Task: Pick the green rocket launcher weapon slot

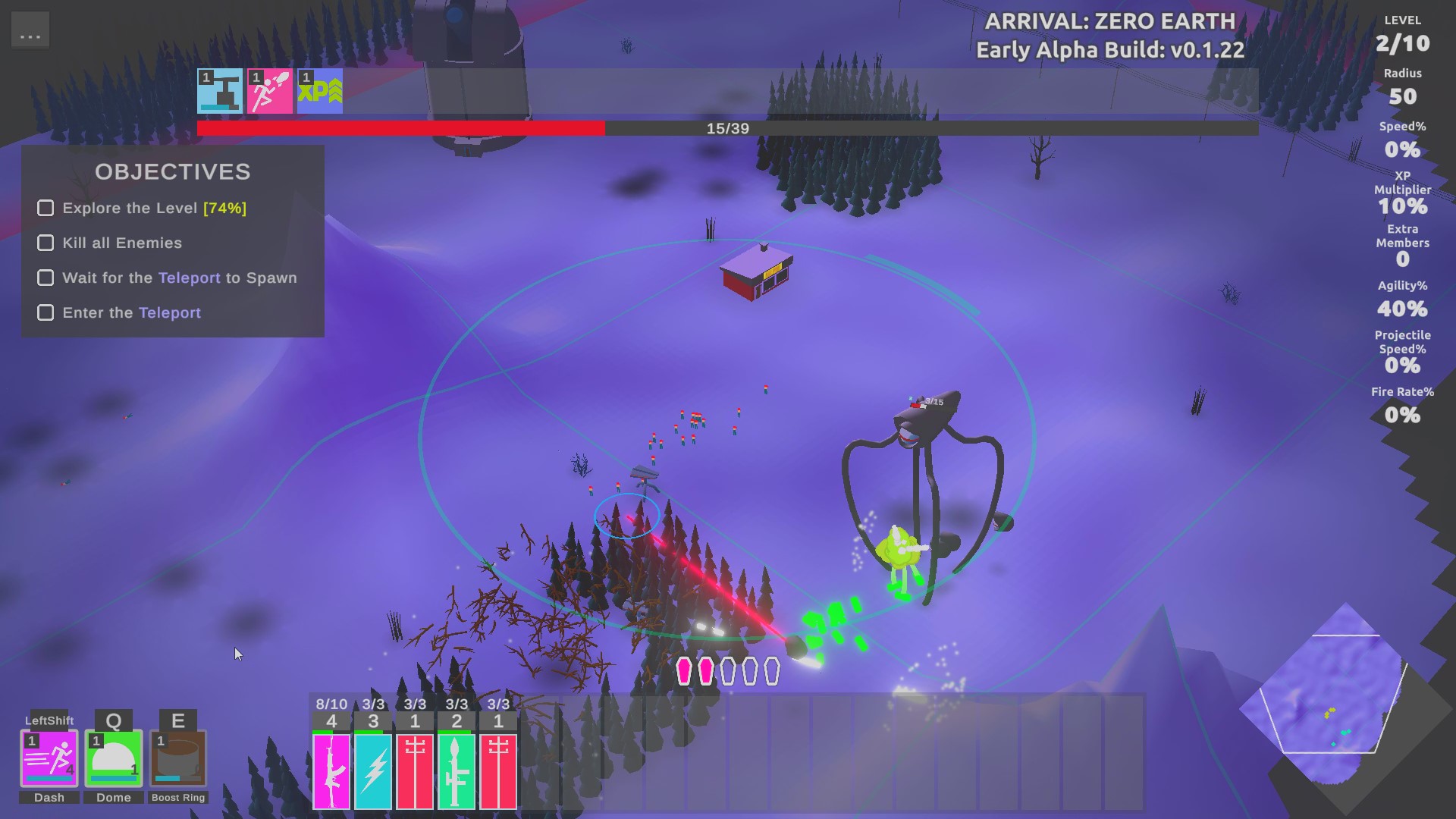Action: tap(457, 770)
